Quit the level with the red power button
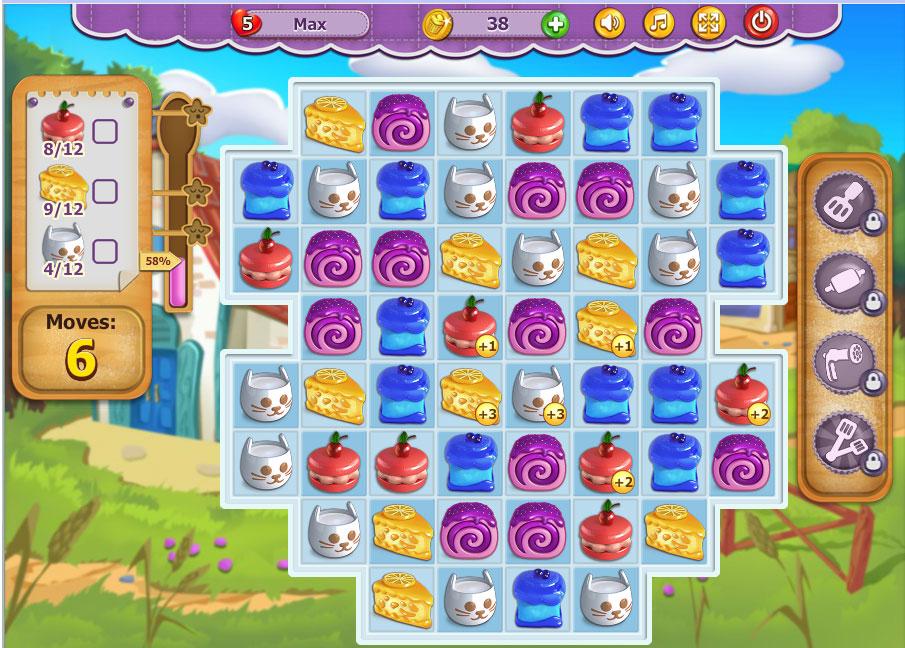 click(x=760, y=23)
